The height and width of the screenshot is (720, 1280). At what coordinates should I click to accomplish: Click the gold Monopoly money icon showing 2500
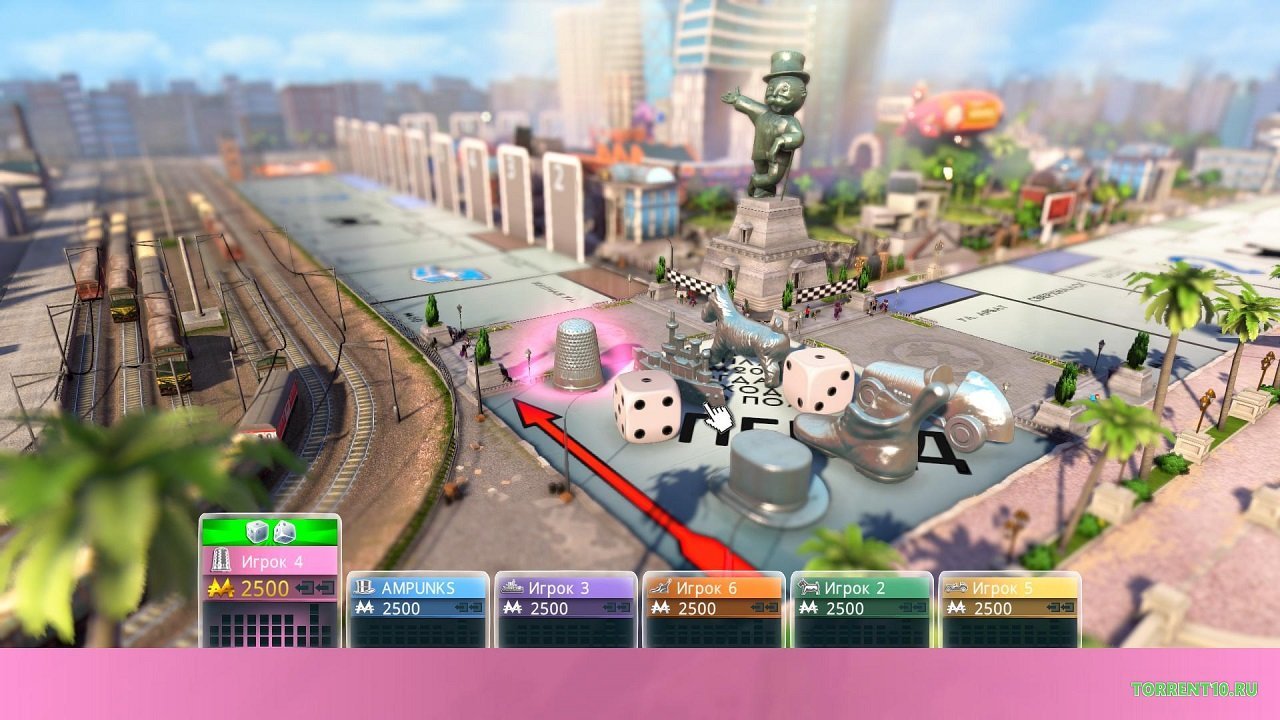pos(221,587)
